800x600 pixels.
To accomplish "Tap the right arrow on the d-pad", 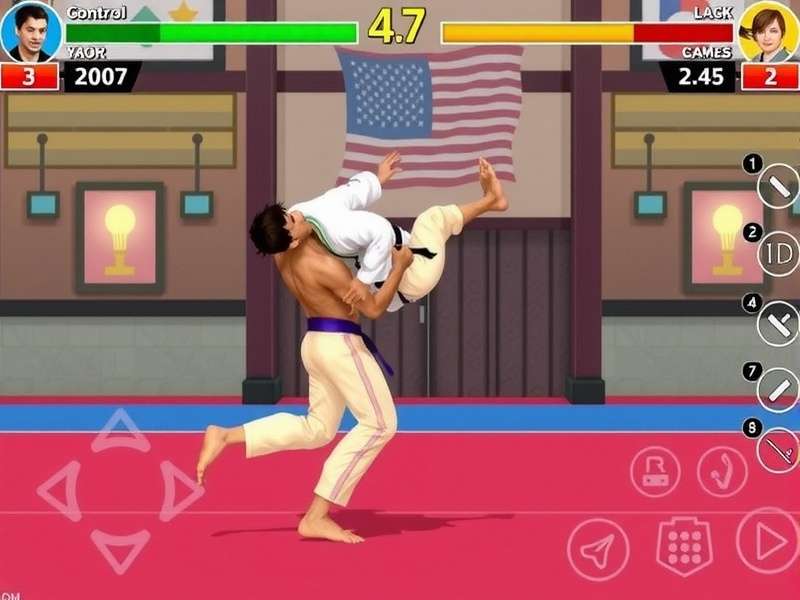I will click(181, 490).
